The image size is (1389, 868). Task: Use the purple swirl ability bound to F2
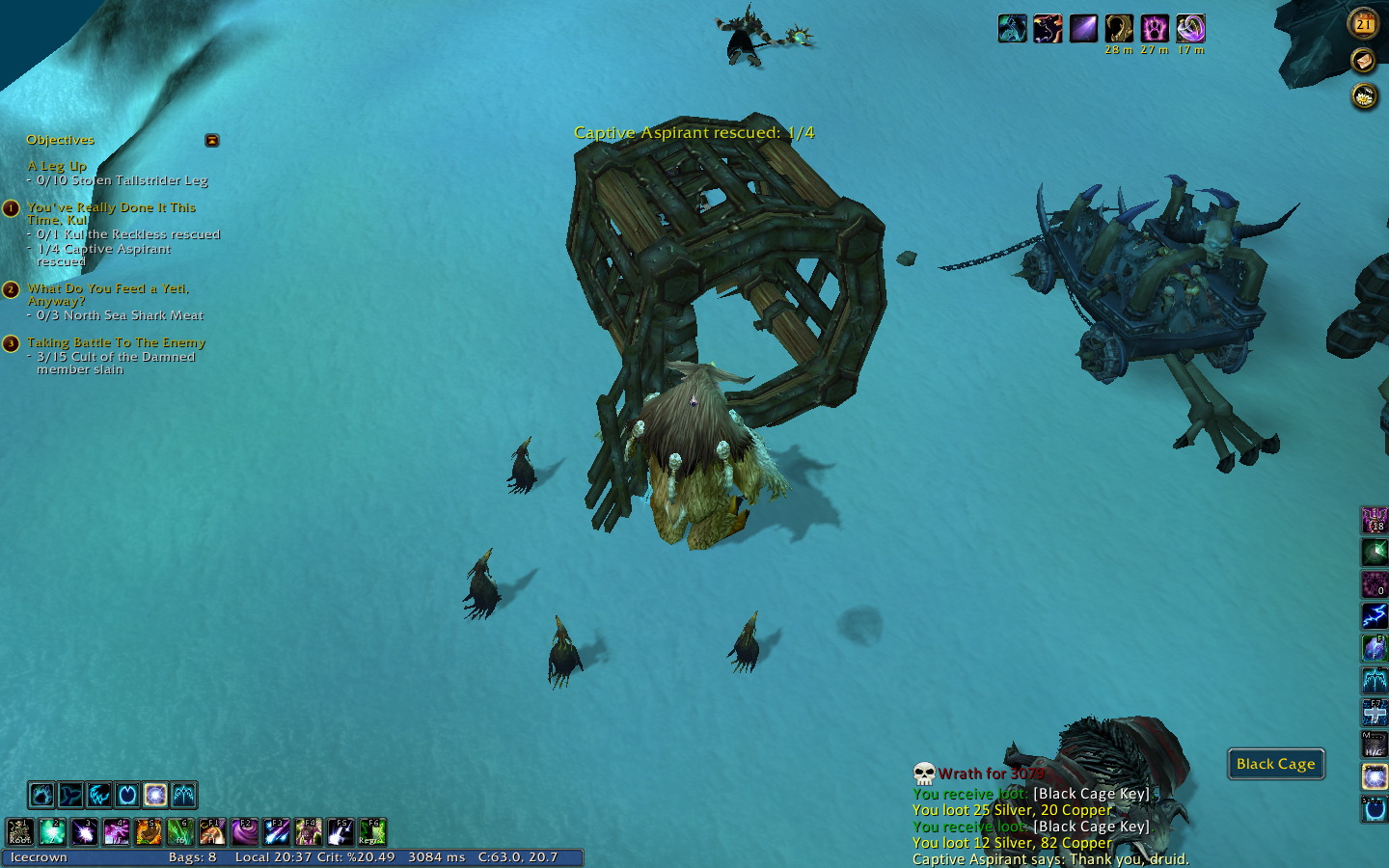[244, 831]
